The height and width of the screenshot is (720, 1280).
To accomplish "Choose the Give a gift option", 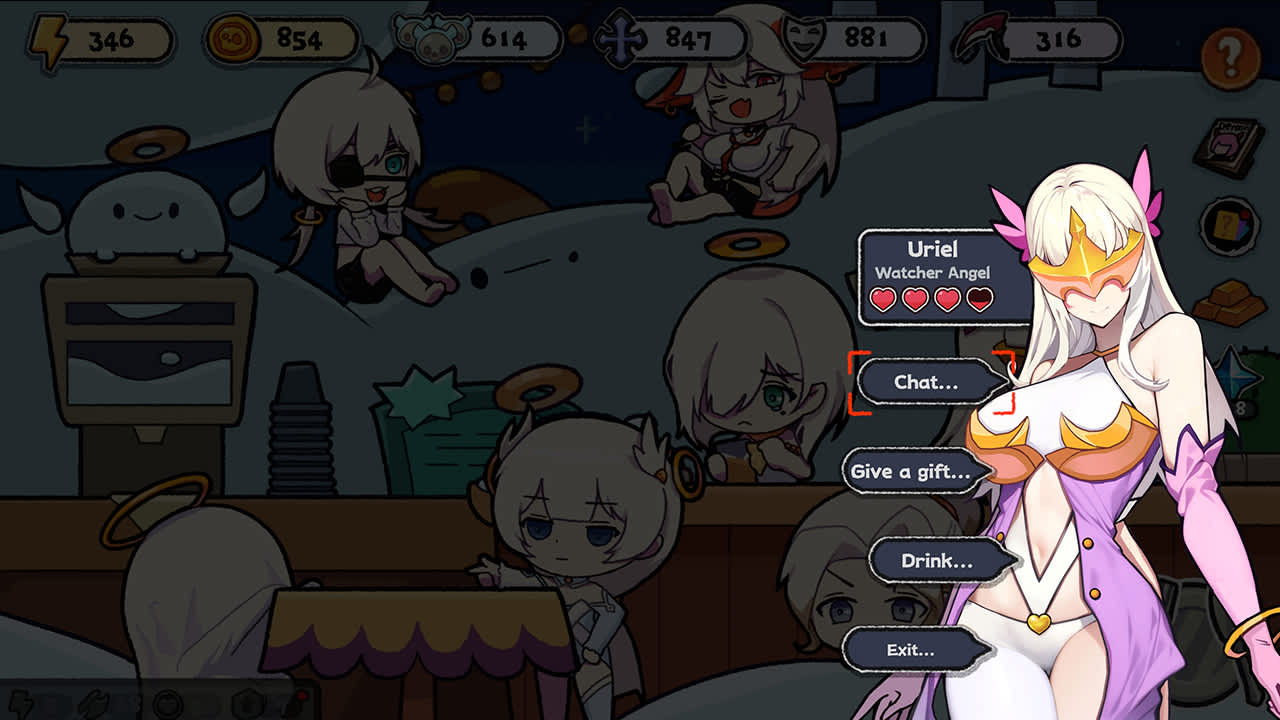I will point(913,470).
